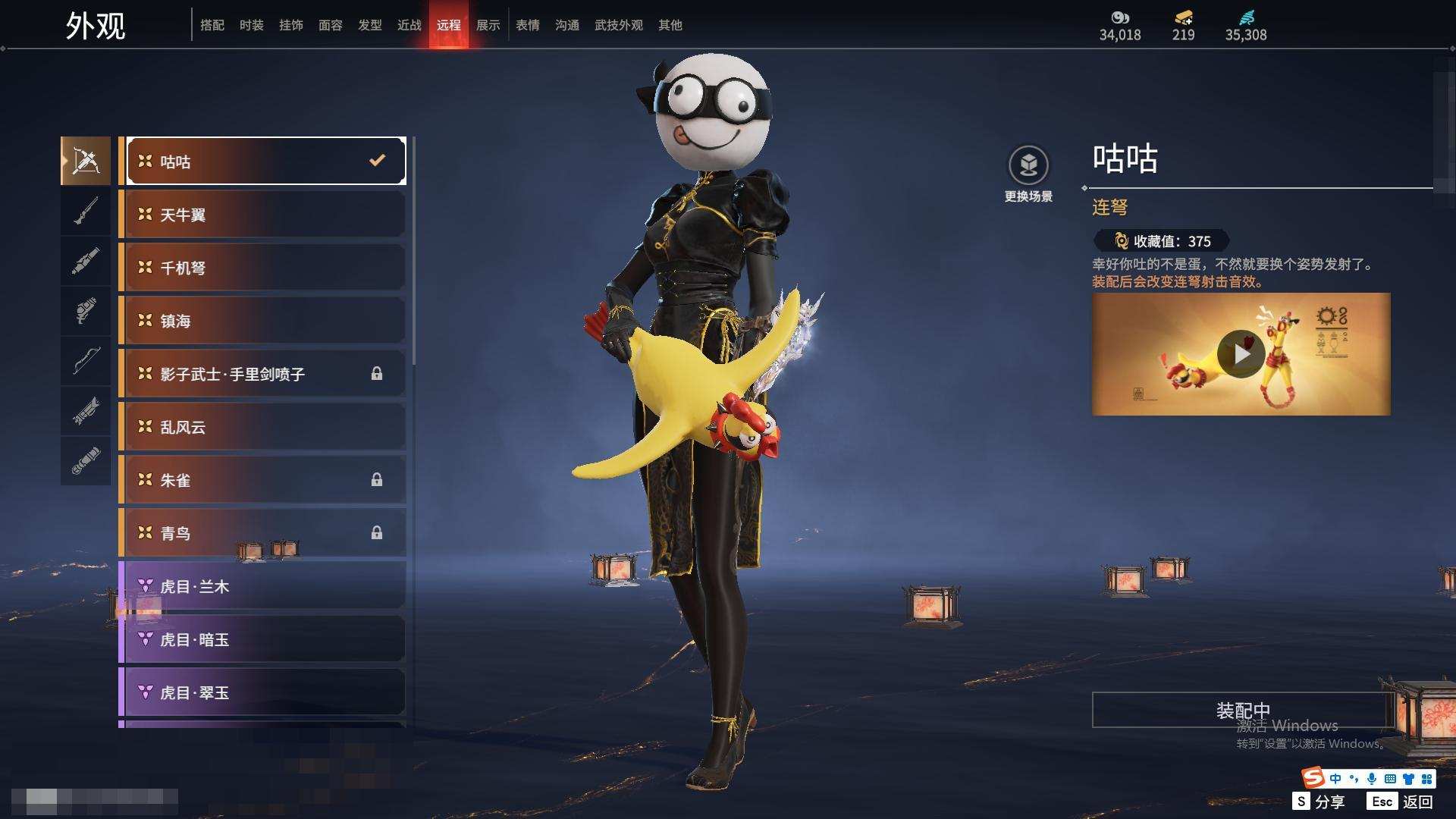Switch to the 其他 tab
The image size is (1456, 819).
670,25
